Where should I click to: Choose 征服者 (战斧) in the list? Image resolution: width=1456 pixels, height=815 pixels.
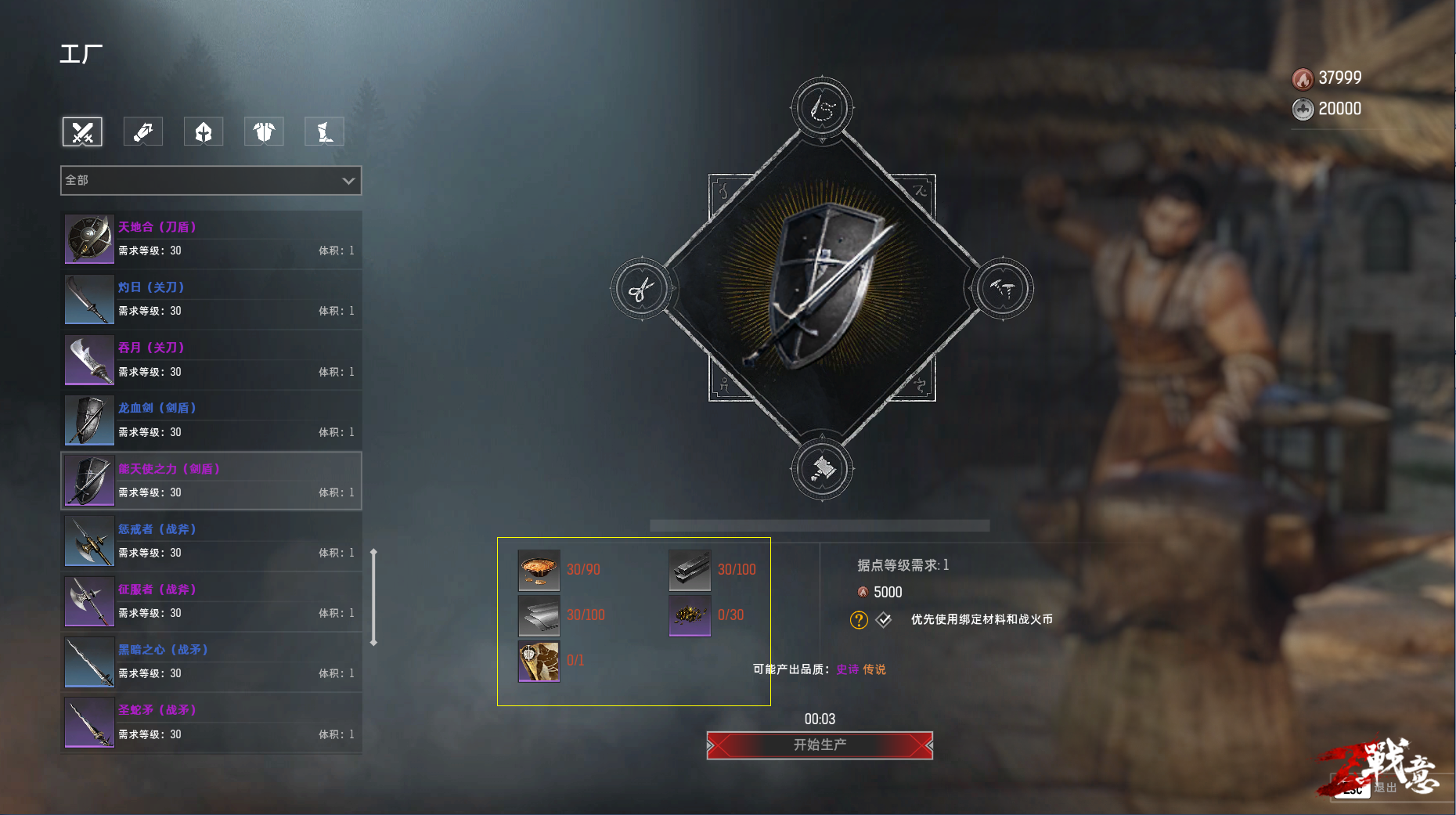[x=211, y=601]
